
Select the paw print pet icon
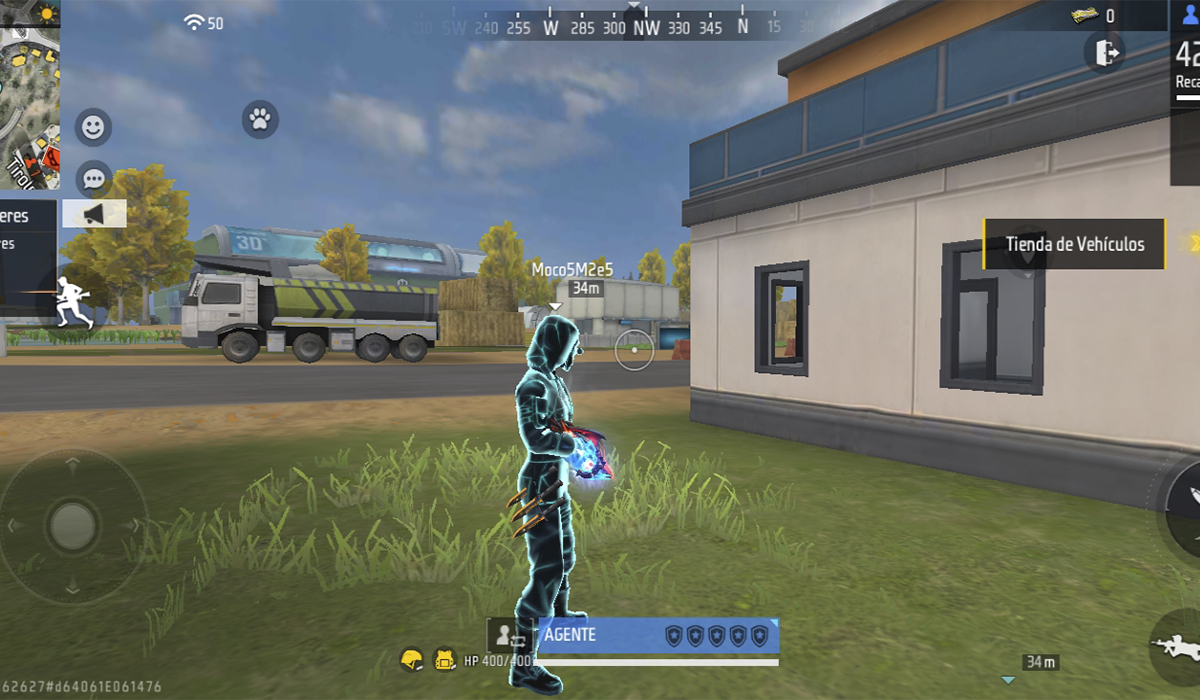tap(260, 120)
